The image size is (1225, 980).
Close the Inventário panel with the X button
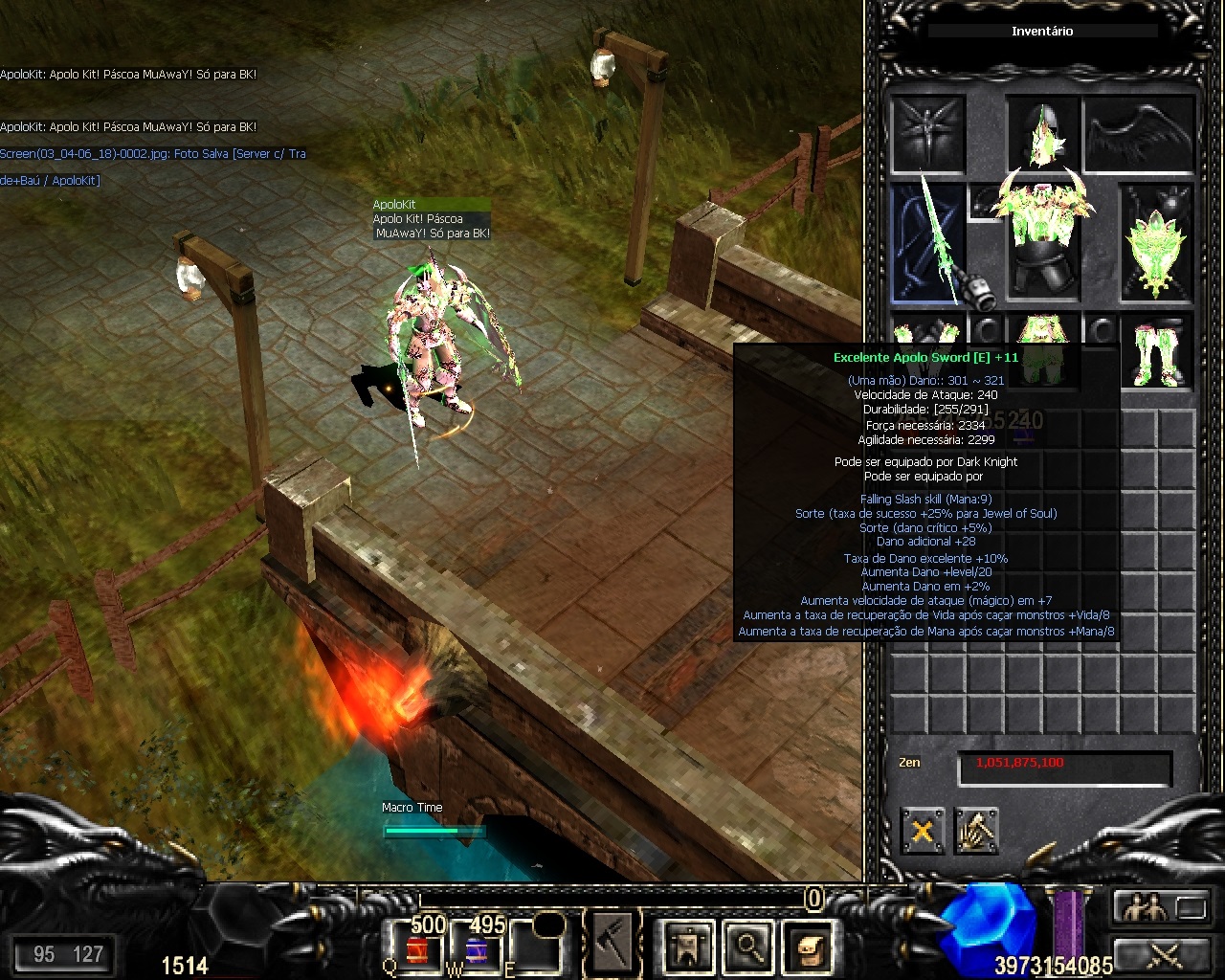tap(922, 831)
